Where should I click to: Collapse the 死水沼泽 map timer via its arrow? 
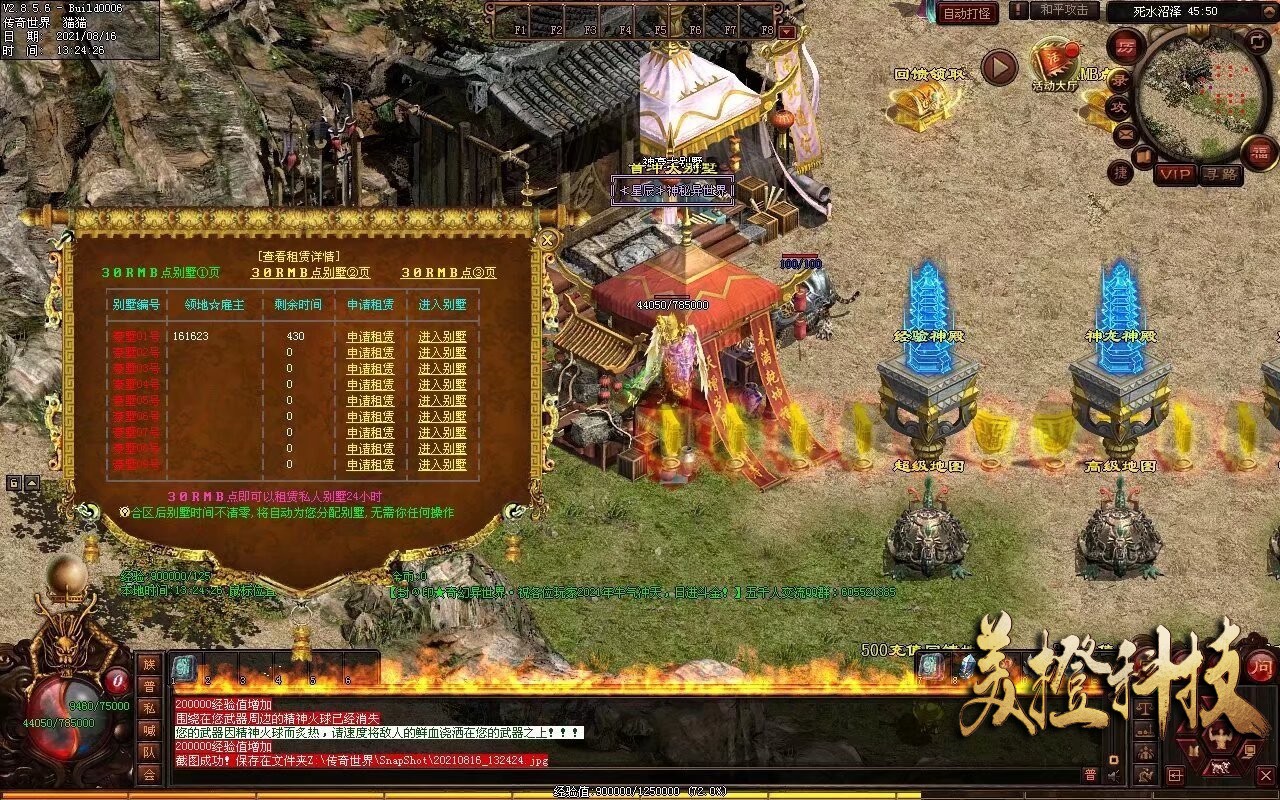point(1268,12)
